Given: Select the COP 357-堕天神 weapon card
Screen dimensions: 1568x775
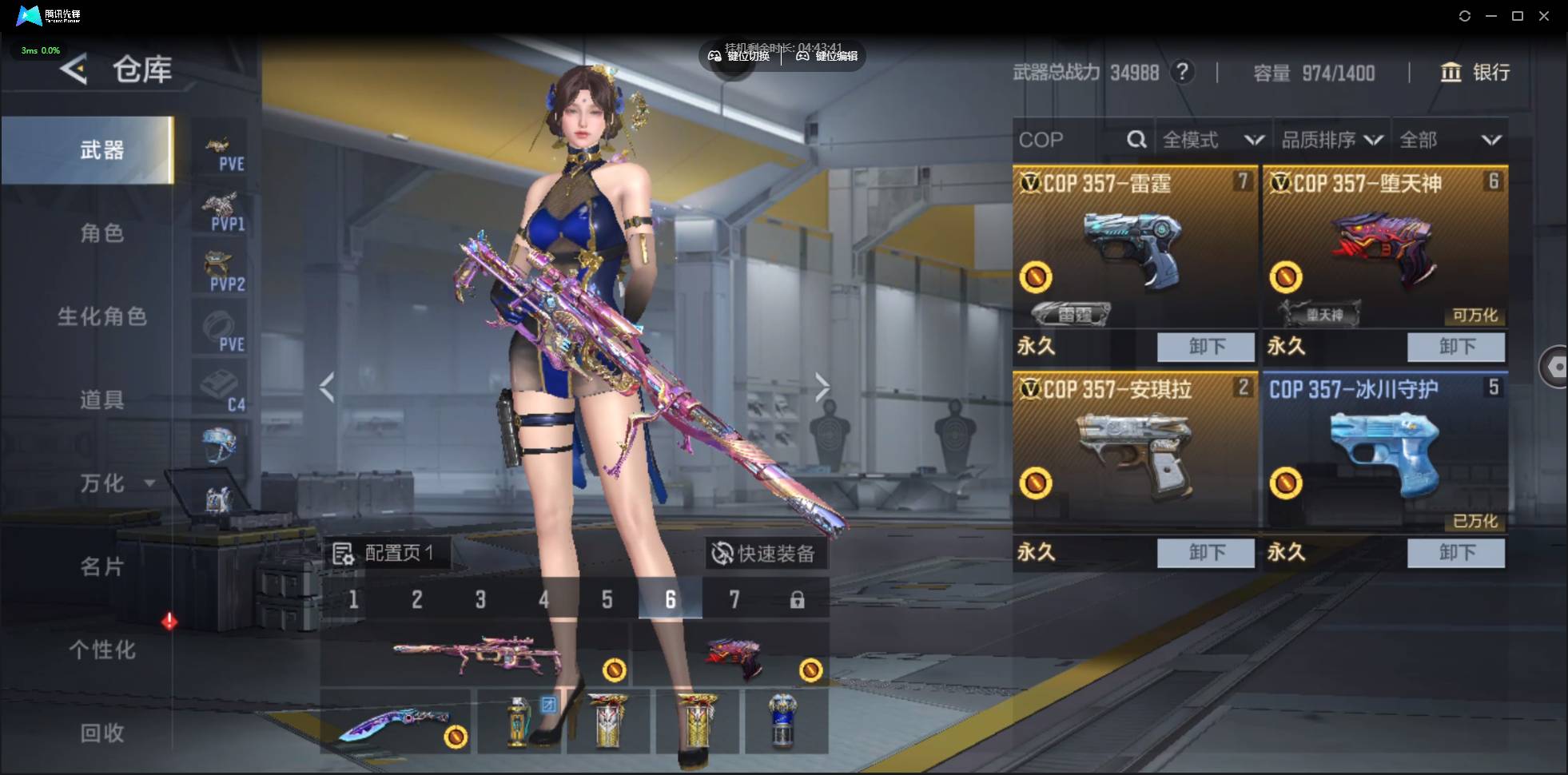Looking at the screenshot, I should (x=1384, y=248).
